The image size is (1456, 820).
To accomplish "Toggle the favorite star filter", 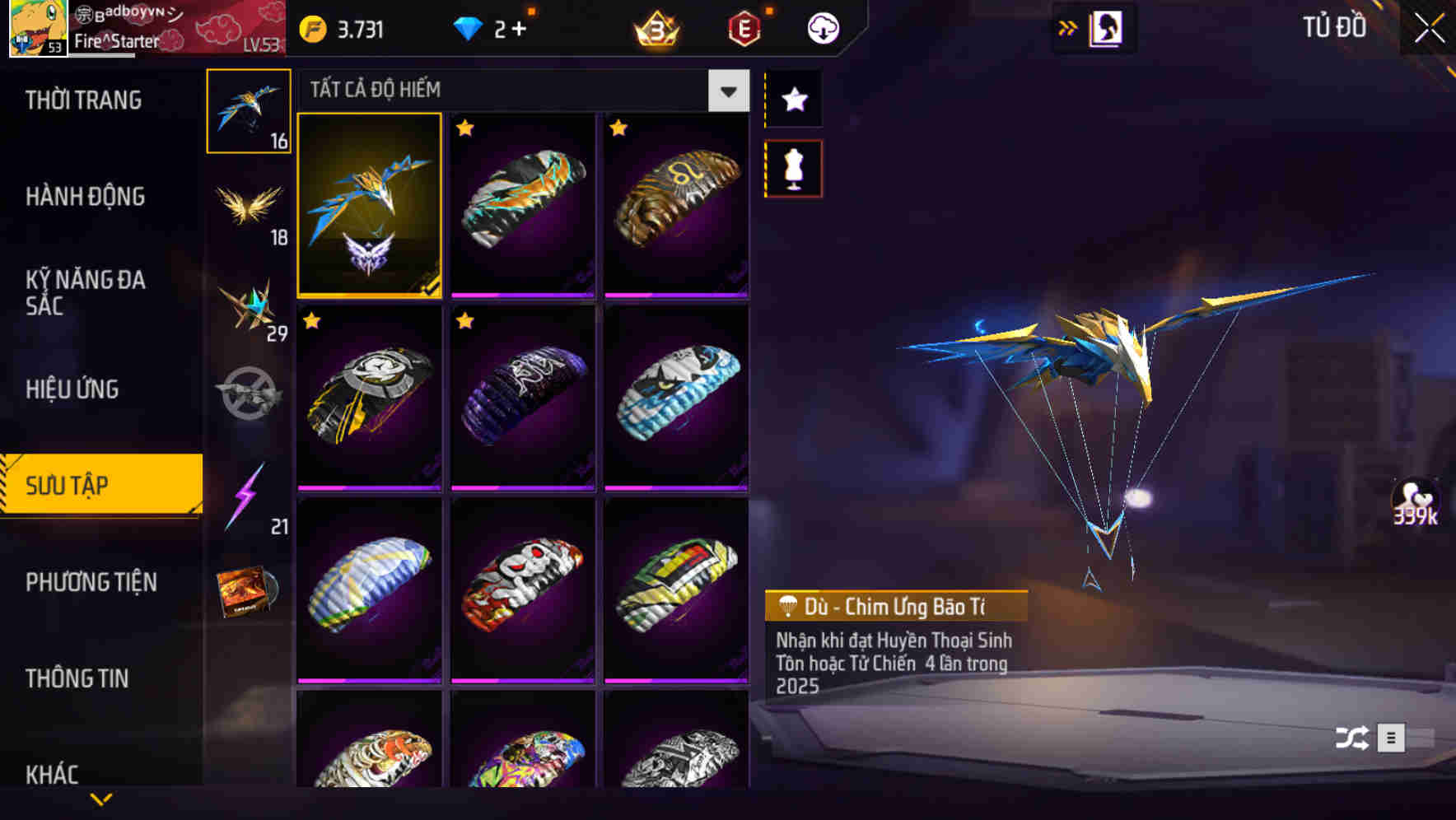I will [793, 100].
